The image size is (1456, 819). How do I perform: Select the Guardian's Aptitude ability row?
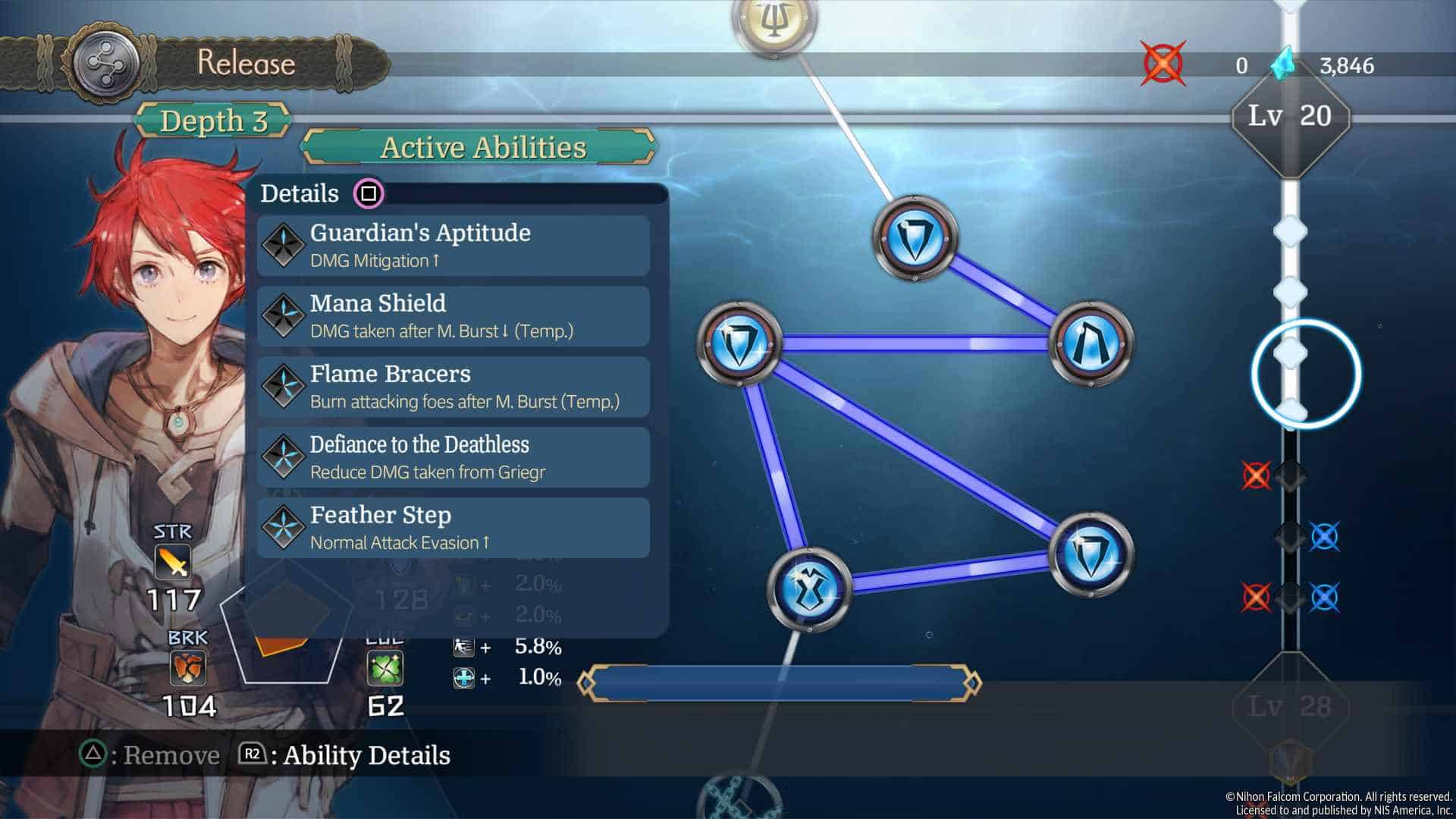click(x=453, y=246)
